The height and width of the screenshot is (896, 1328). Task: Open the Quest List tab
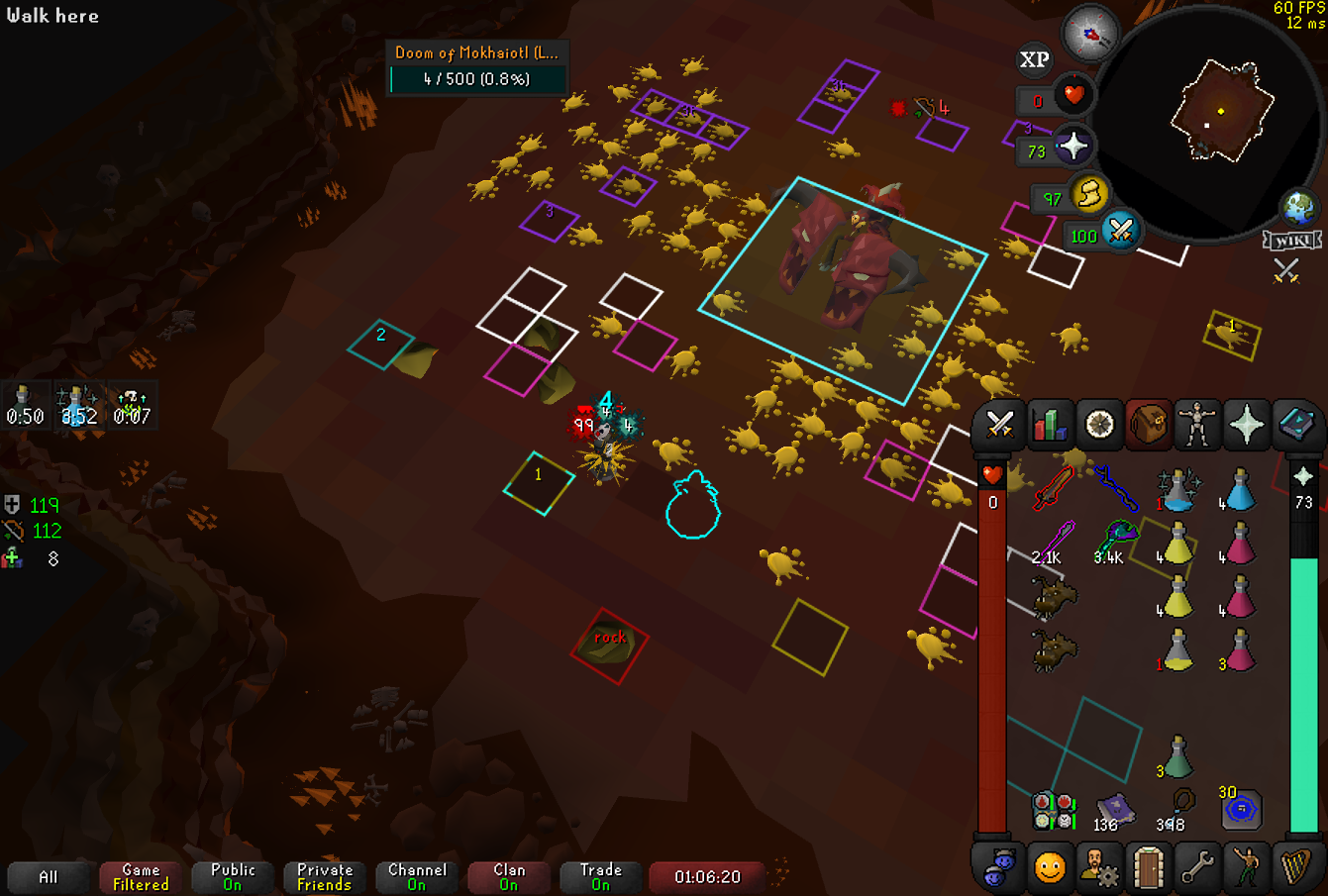1099,426
